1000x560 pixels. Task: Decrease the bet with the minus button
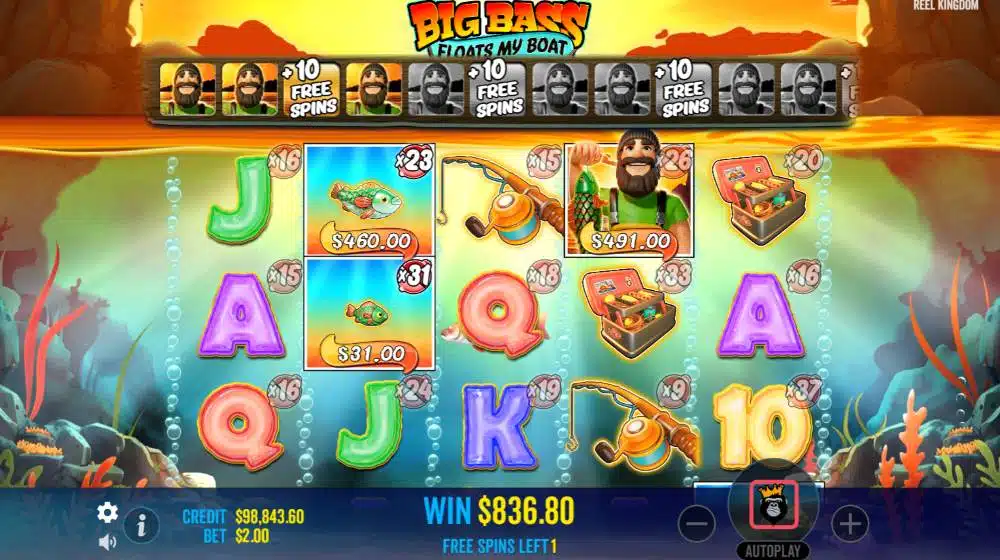click(x=700, y=522)
